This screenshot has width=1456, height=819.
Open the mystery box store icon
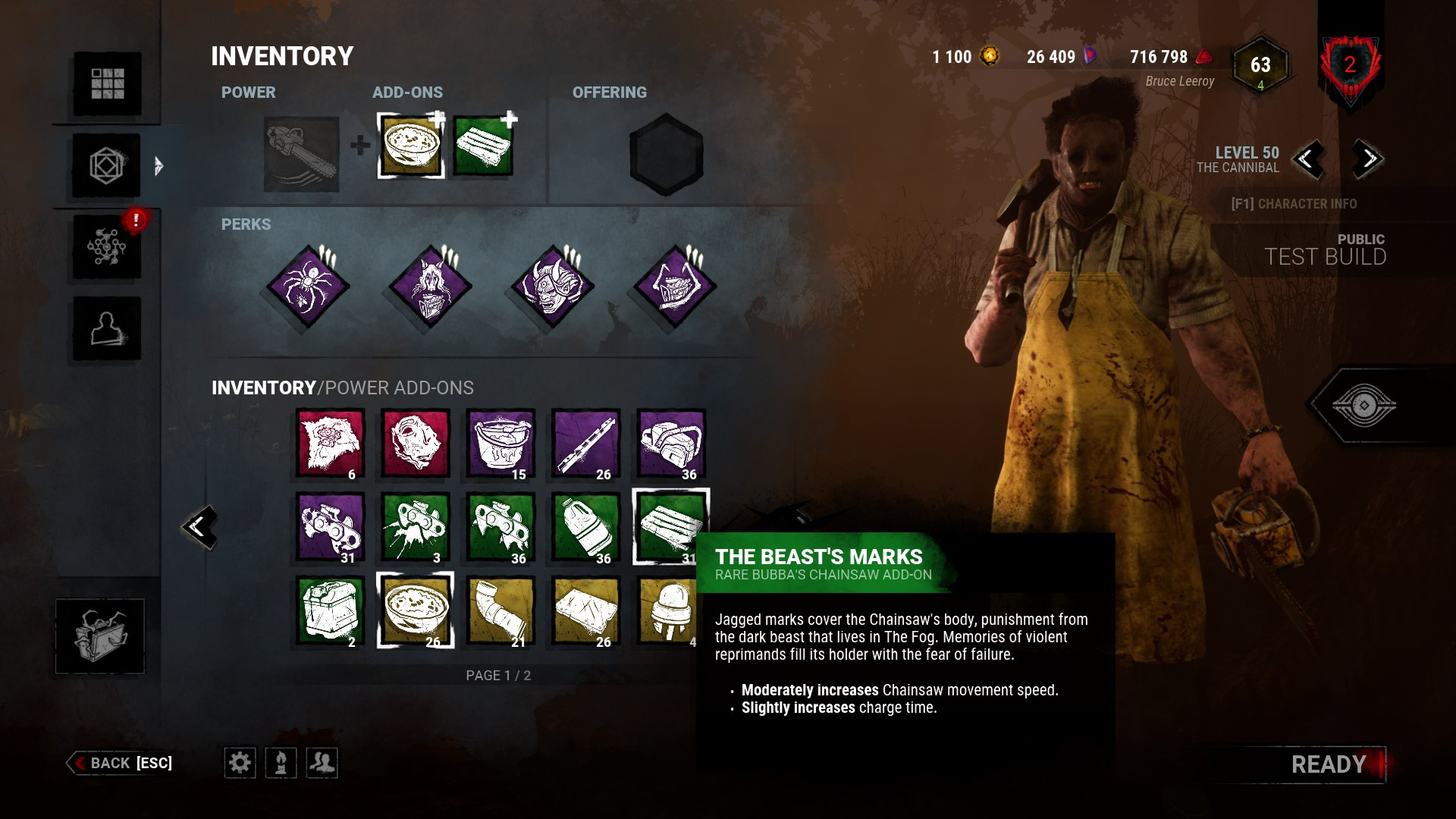pos(99,635)
